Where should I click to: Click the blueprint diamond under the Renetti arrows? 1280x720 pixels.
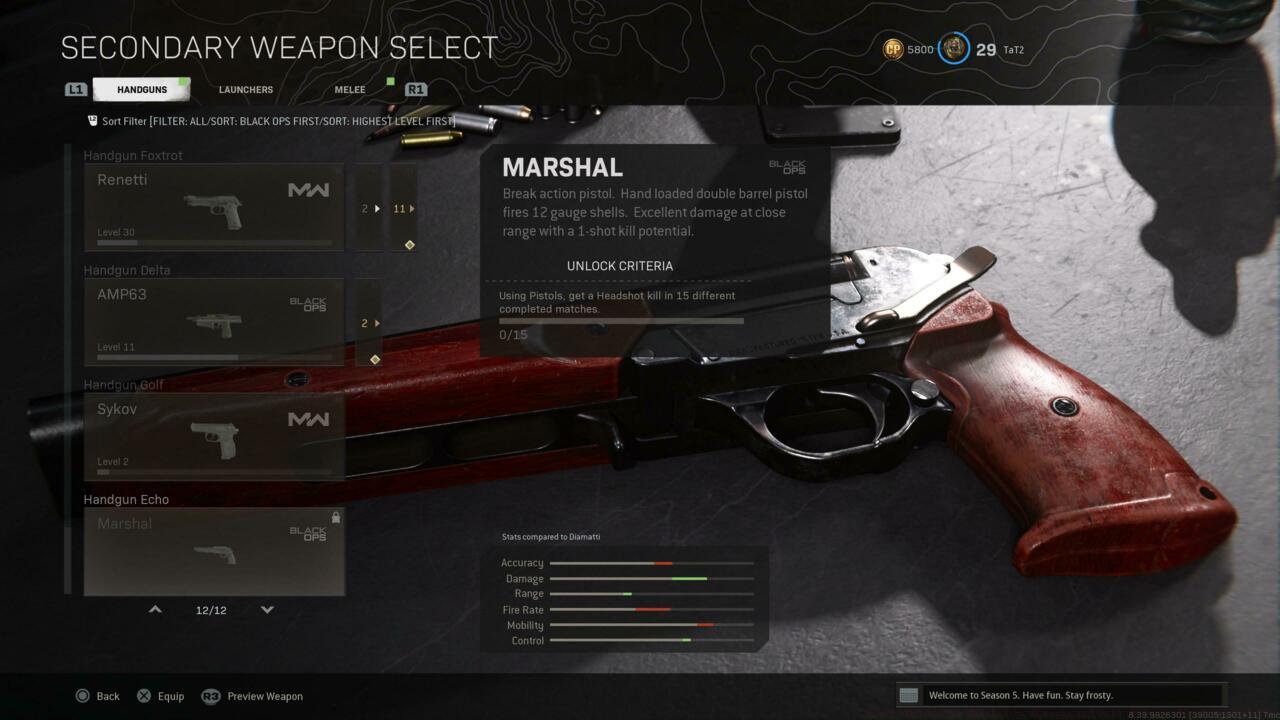tap(408, 245)
